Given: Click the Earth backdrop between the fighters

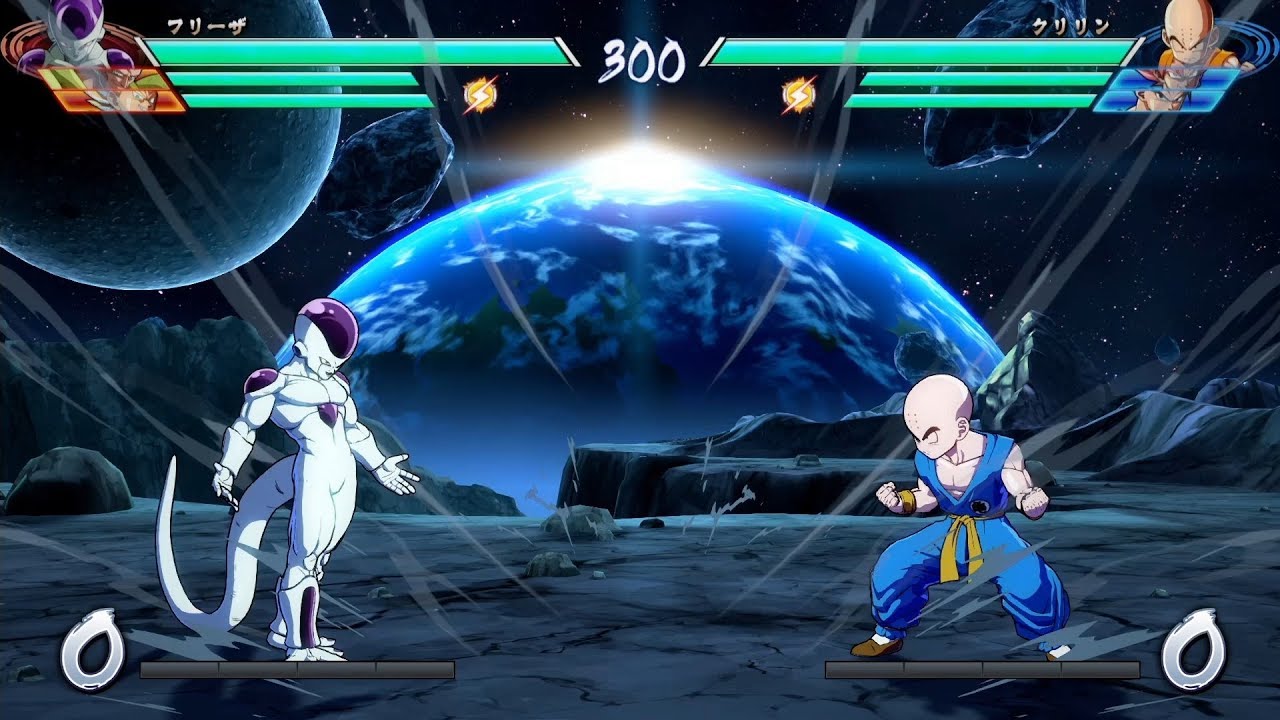Looking at the screenshot, I should [x=640, y=280].
